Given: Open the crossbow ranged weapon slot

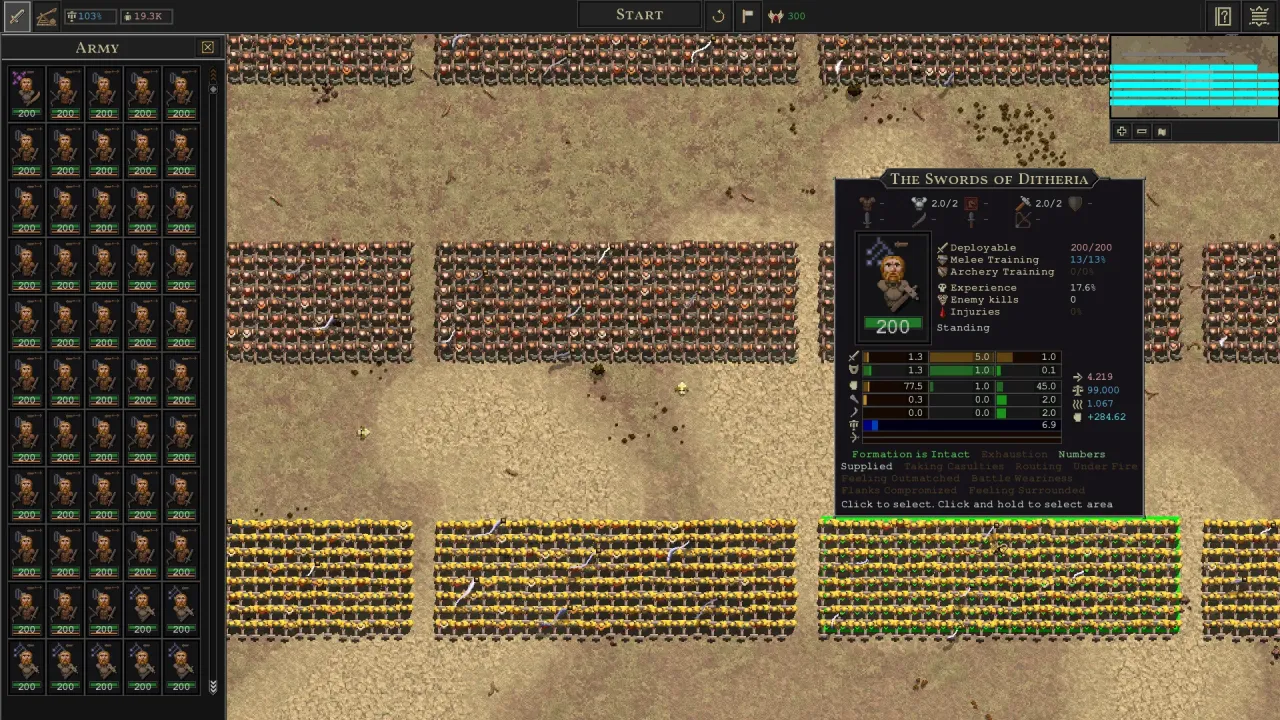Looking at the screenshot, I should click(1022, 220).
